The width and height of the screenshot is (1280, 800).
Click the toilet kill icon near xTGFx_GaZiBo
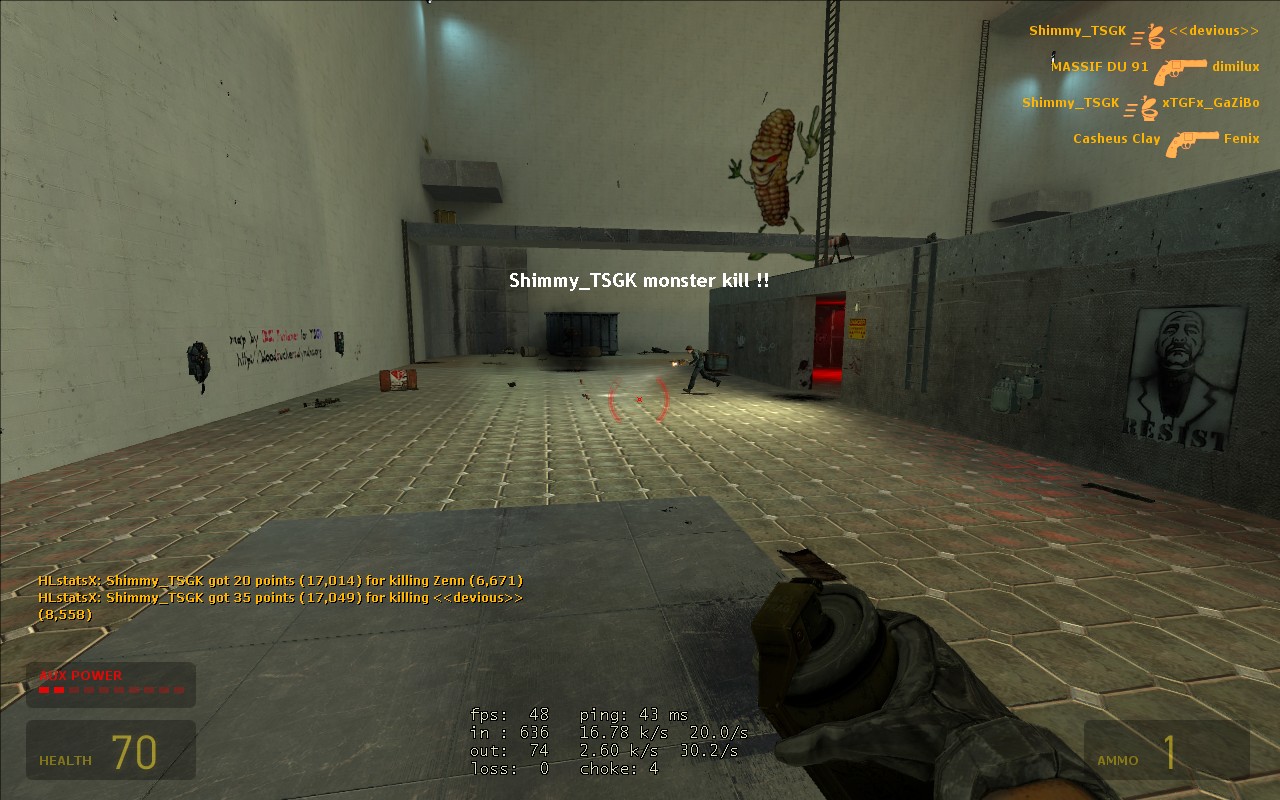1148,108
